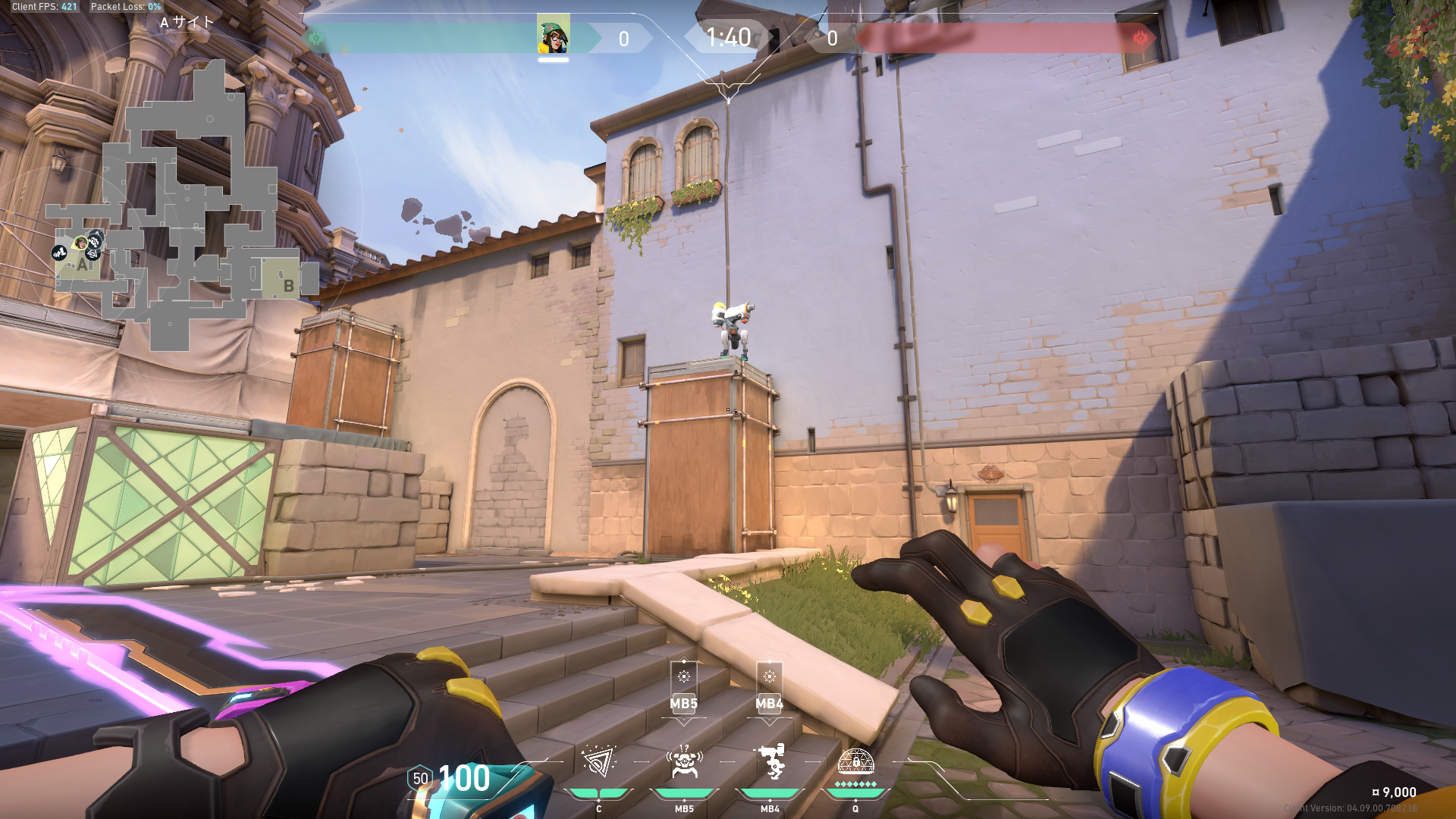
Task: Click the A site marker on the minimap
Action: tap(82, 265)
